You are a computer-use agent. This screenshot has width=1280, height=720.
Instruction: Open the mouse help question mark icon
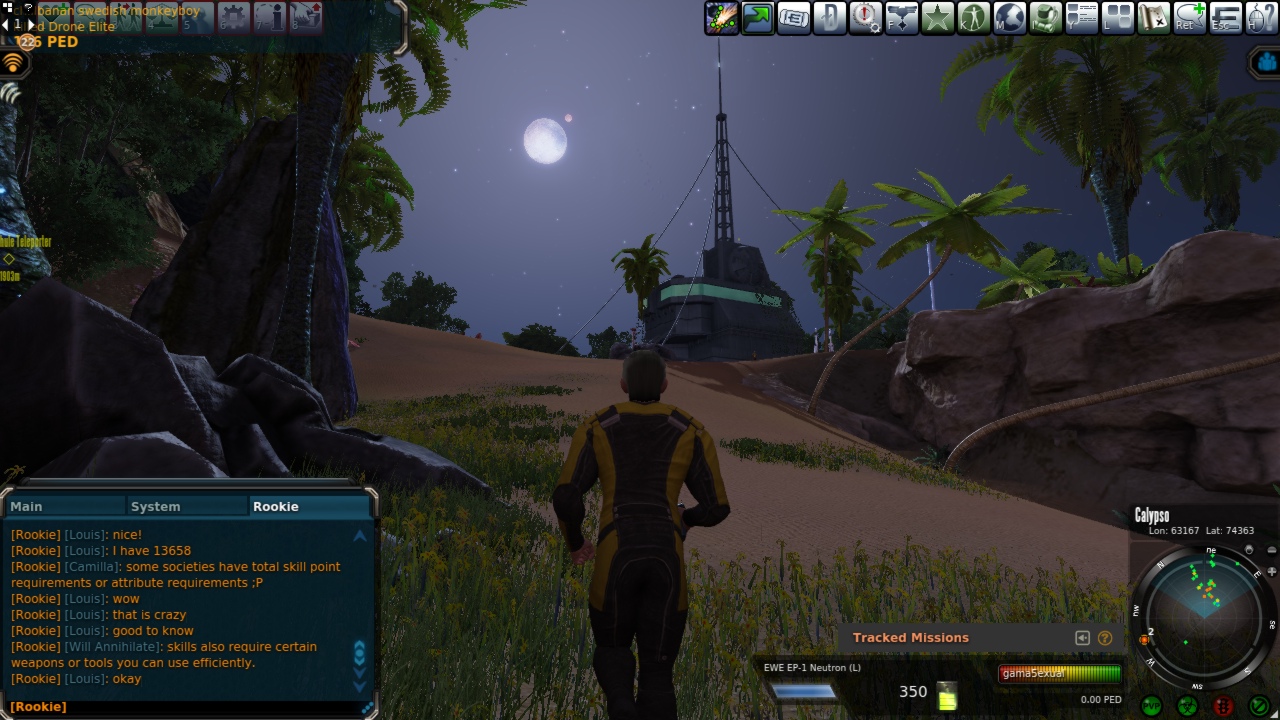[x=1260, y=18]
